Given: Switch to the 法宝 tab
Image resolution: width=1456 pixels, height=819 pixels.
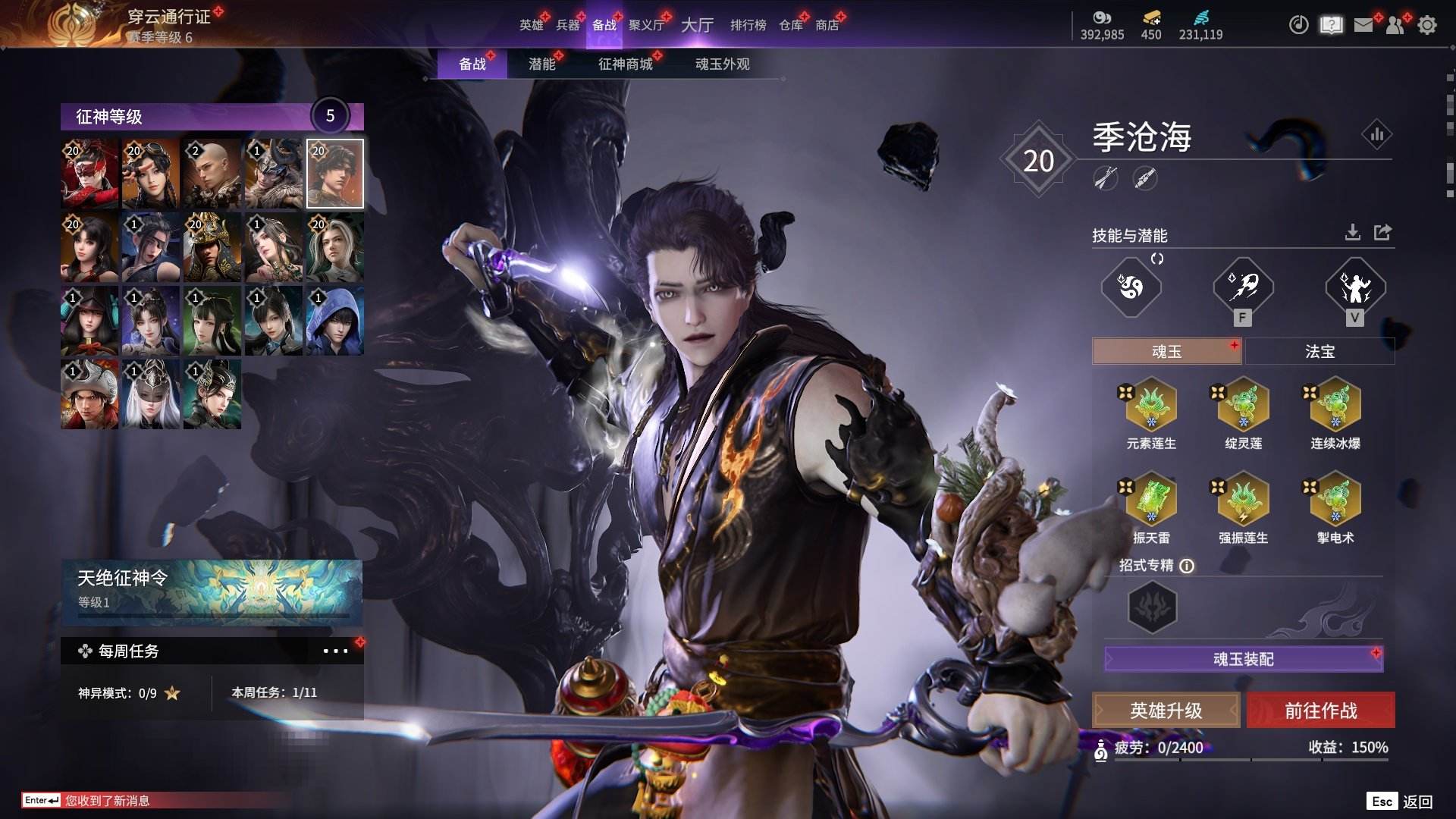Looking at the screenshot, I should tap(1319, 352).
